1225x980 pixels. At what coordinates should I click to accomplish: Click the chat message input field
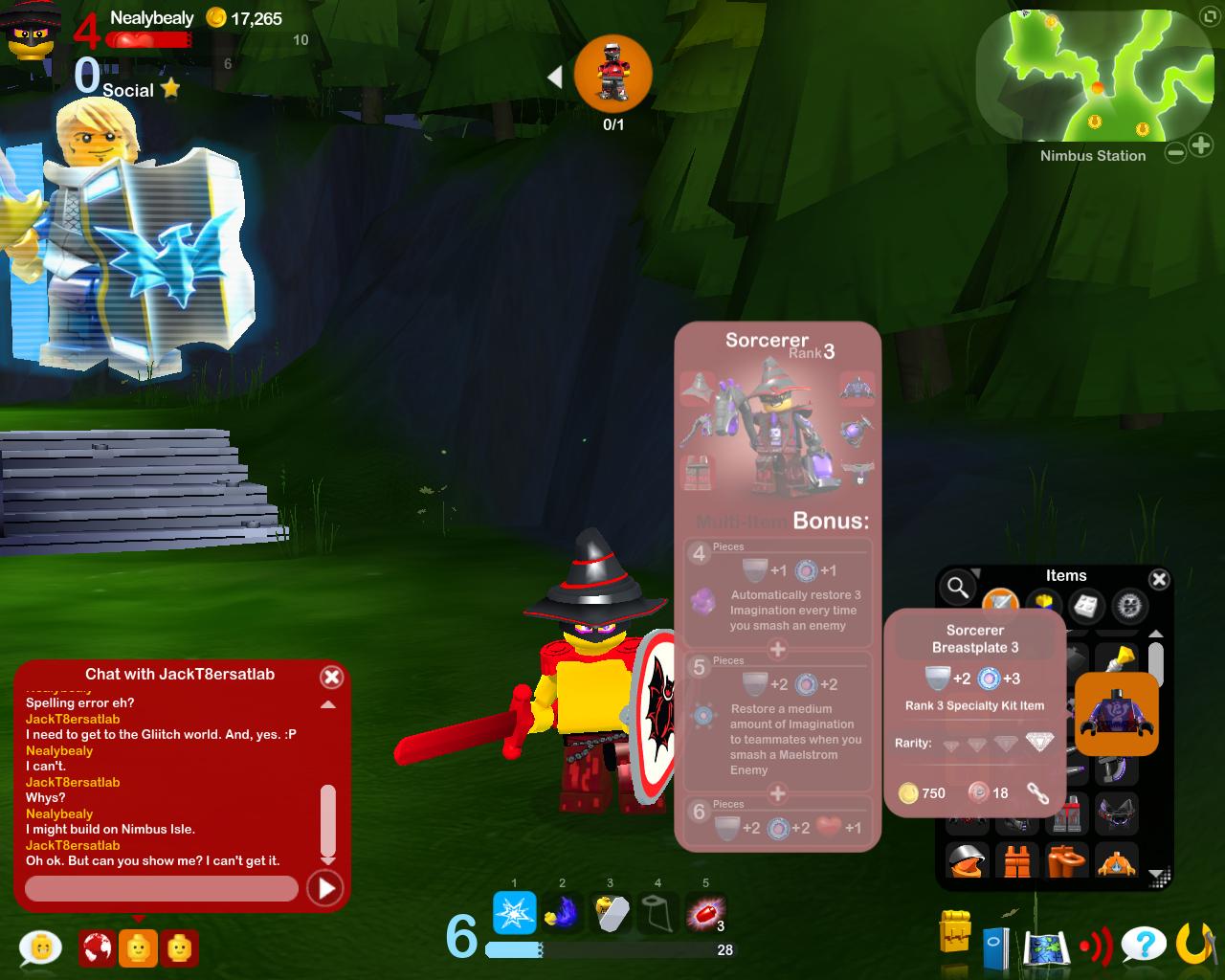point(161,889)
